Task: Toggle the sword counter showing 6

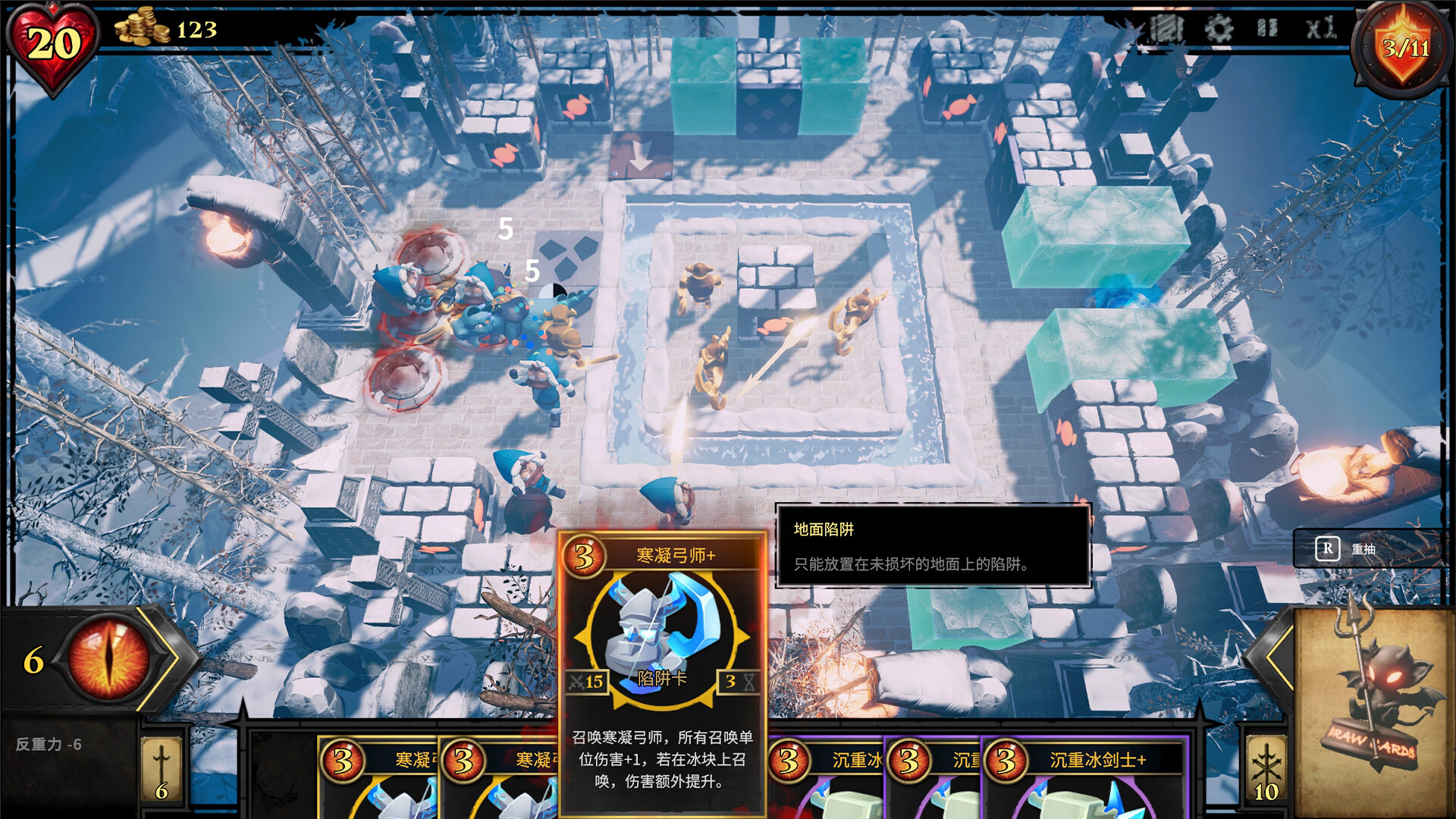Action: tap(161, 766)
